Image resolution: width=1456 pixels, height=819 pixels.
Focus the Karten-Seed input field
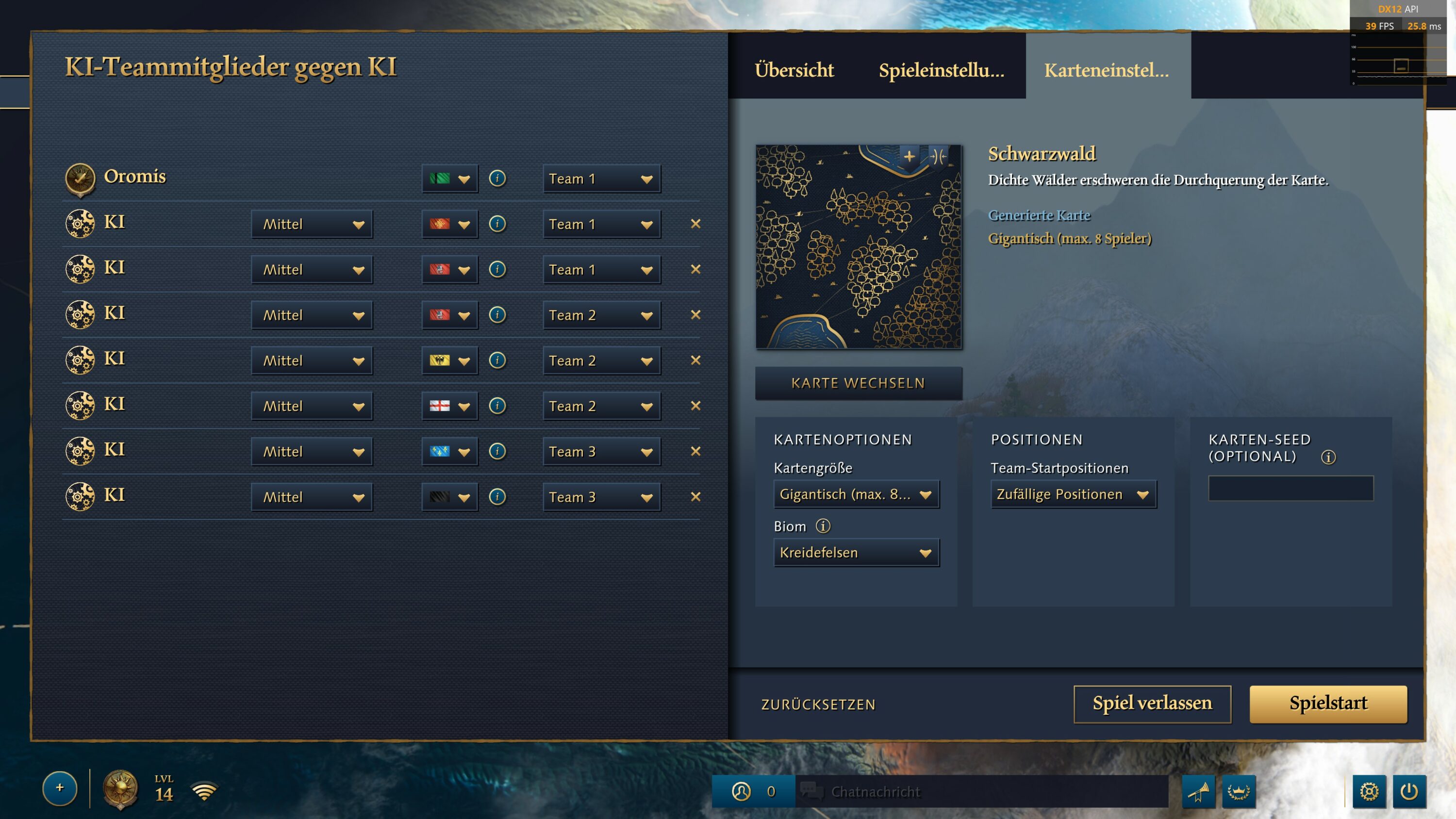pyautogui.click(x=1291, y=489)
